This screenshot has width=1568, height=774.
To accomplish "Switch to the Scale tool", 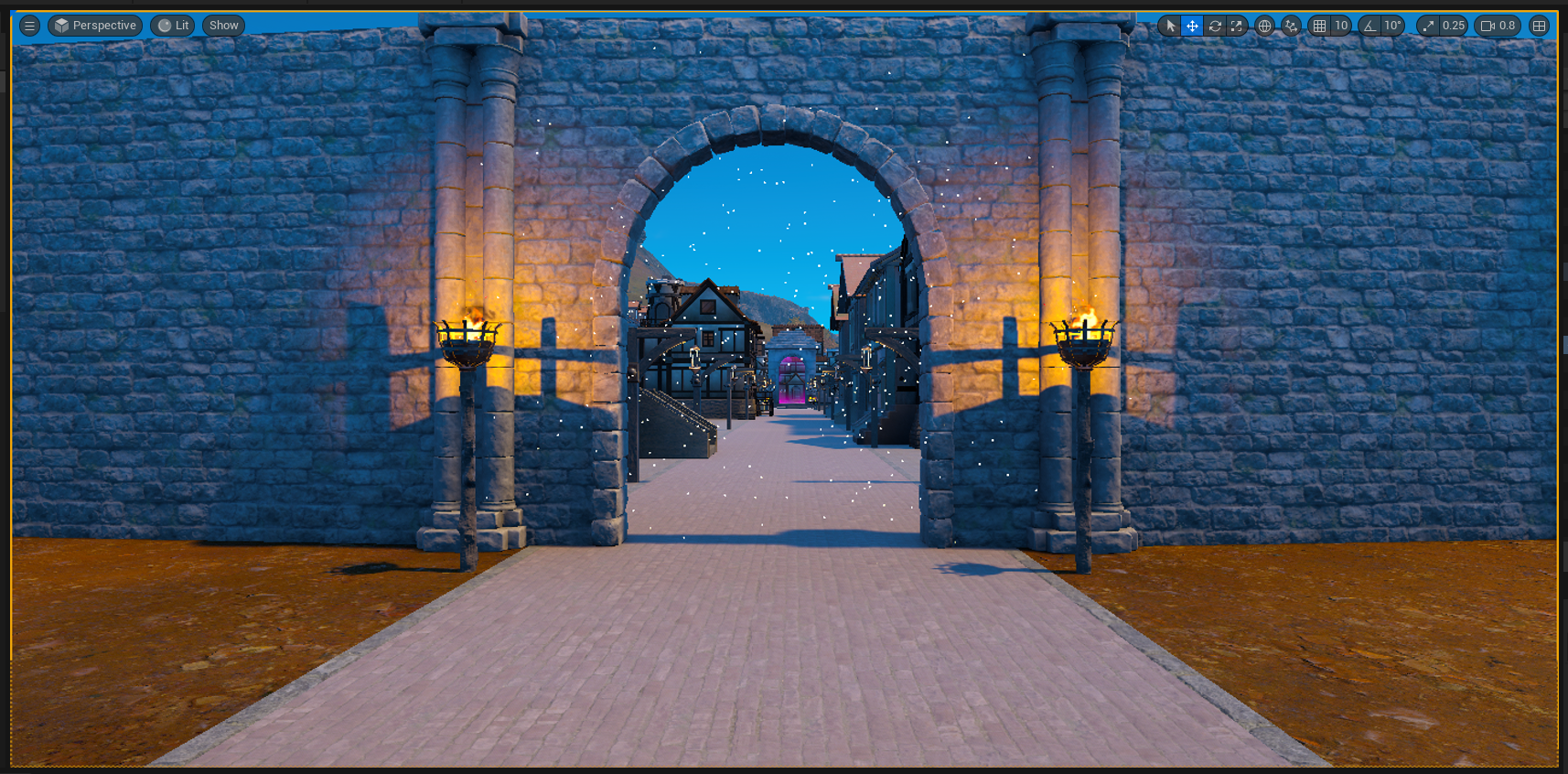I will point(1236,26).
